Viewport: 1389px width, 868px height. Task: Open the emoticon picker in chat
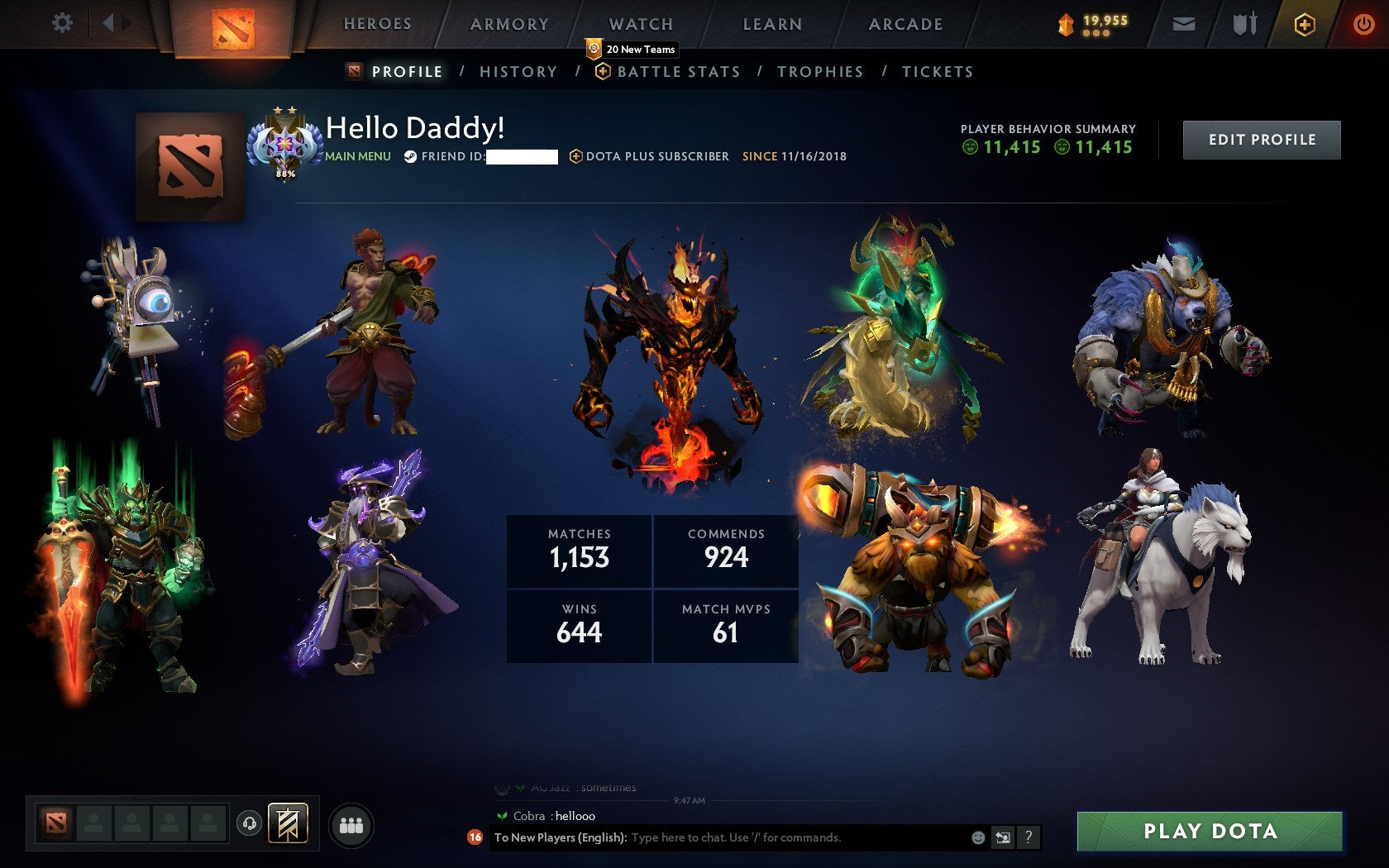(x=980, y=837)
